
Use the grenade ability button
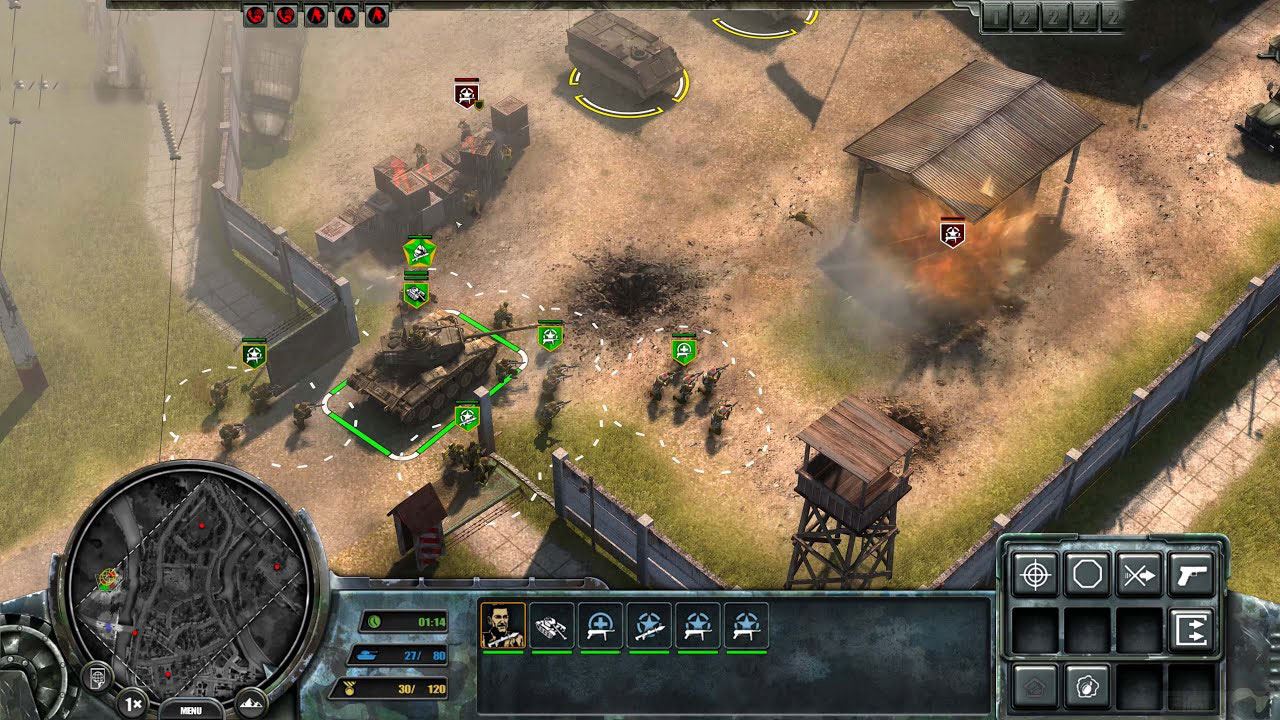pos(1087,686)
